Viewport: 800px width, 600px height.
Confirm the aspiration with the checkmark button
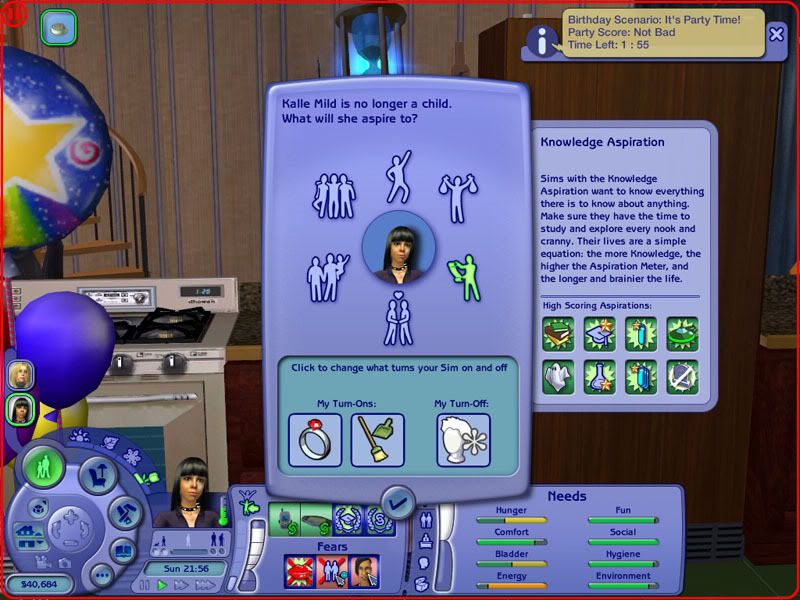click(x=399, y=501)
